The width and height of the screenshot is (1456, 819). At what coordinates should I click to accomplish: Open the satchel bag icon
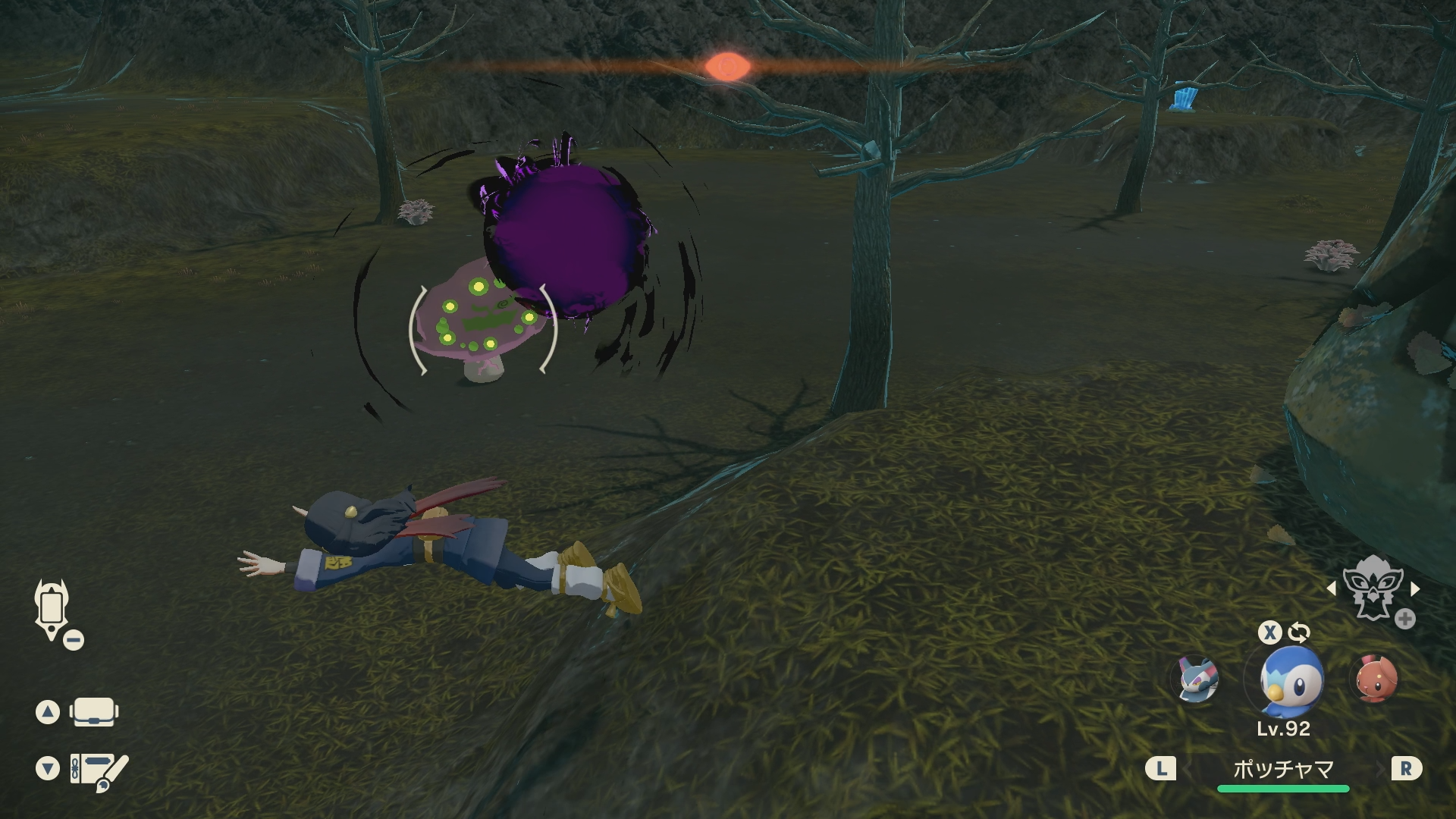tap(93, 712)
